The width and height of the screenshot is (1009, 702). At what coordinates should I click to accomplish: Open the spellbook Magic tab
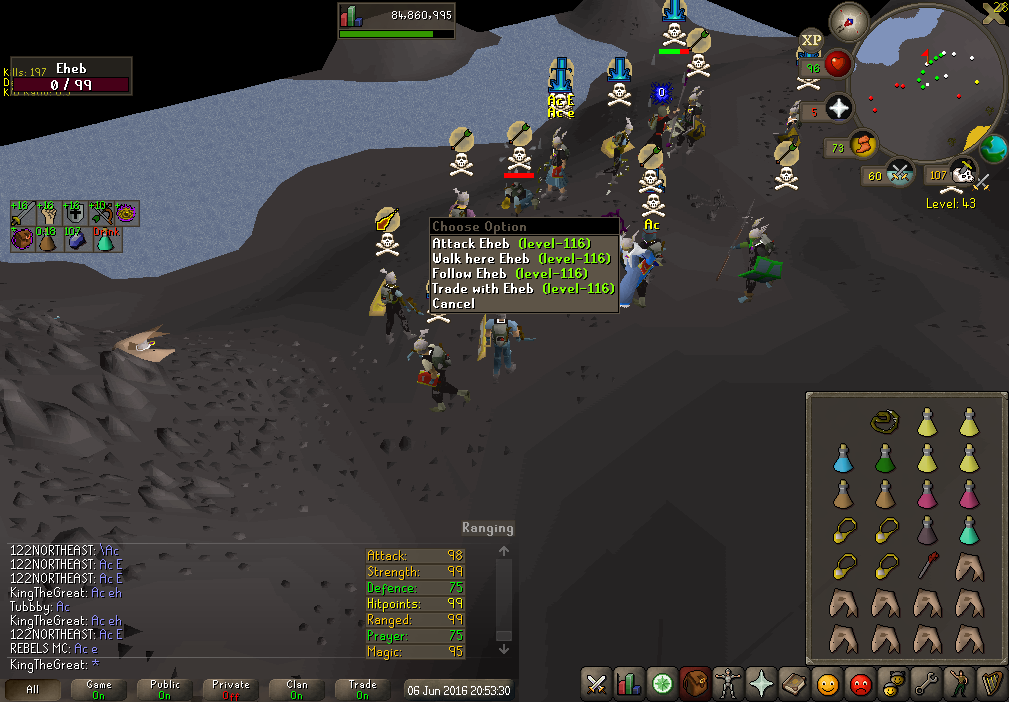(x=793, y=685)
